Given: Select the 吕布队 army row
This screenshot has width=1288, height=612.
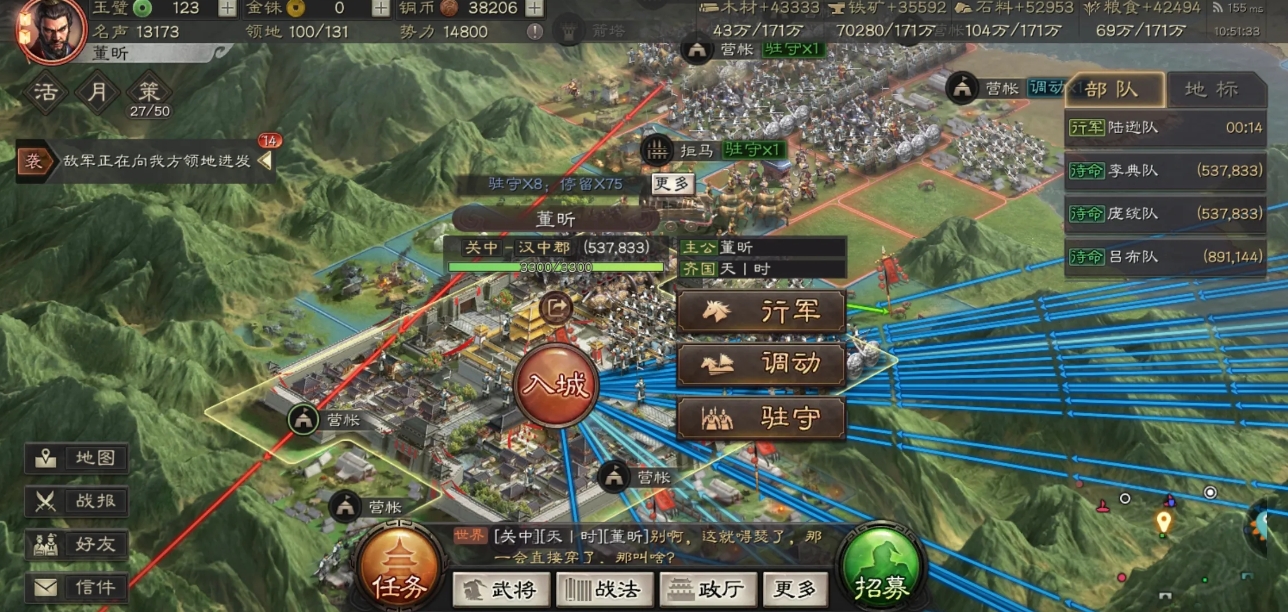Looking at the screenshot, I should 1166,256.
